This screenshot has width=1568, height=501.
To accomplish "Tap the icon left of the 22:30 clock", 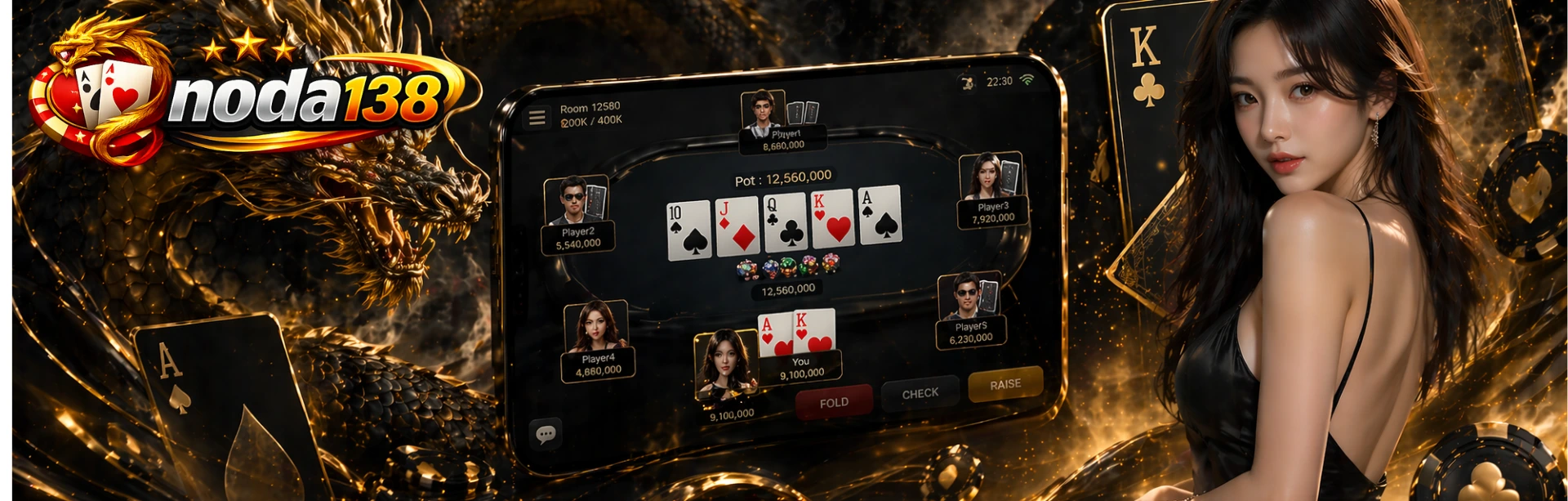I will click(968, 83).
